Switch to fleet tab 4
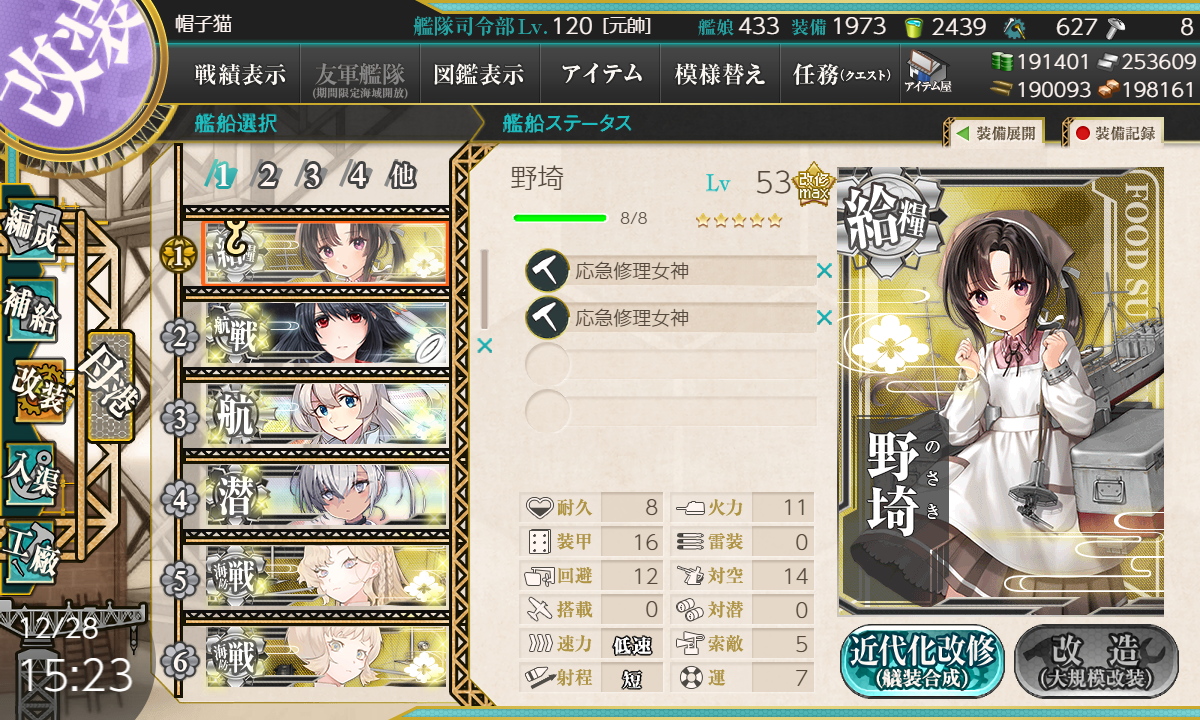Viewport: 1200px width, 720px height. 357,176
